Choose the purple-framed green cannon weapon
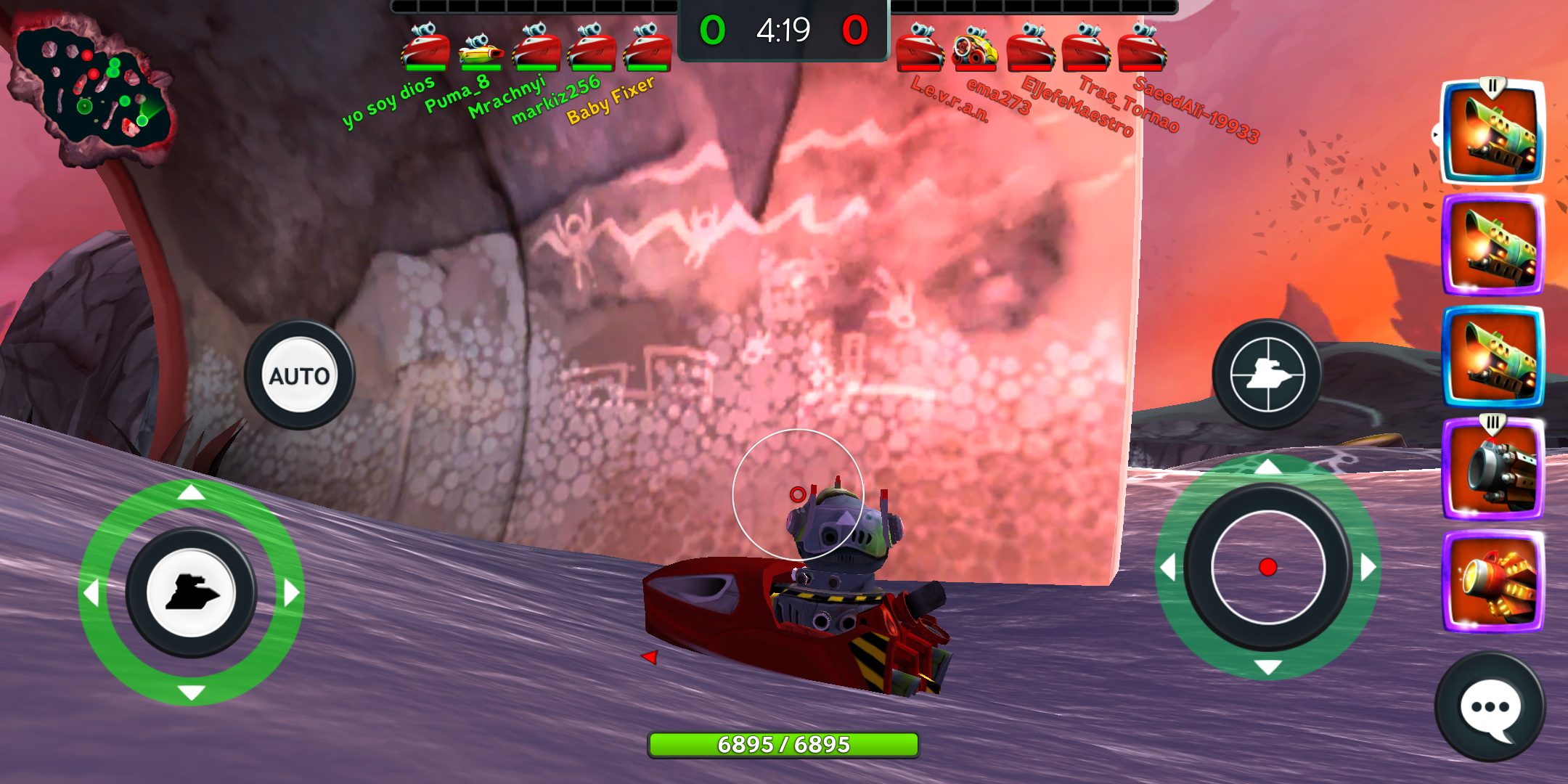The image size is (1568, 784). (x=1493, y=245)
